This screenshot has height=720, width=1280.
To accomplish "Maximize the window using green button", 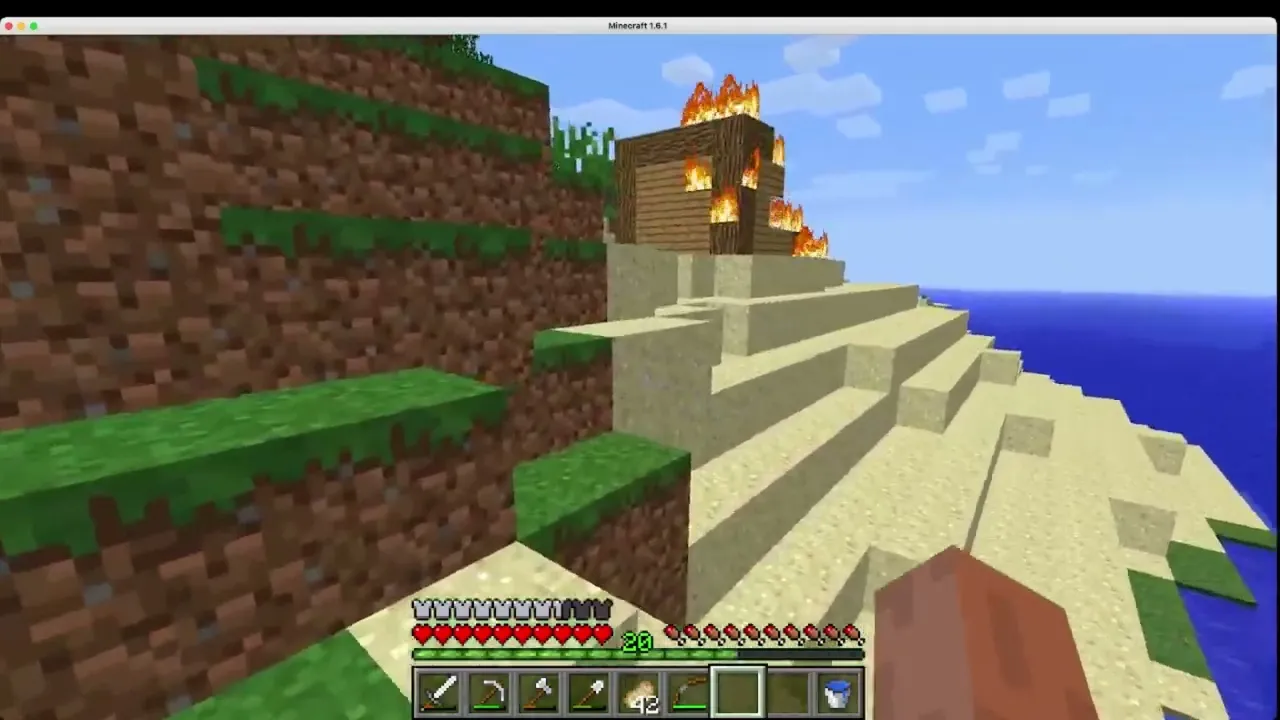I will (x=34, y=26).
